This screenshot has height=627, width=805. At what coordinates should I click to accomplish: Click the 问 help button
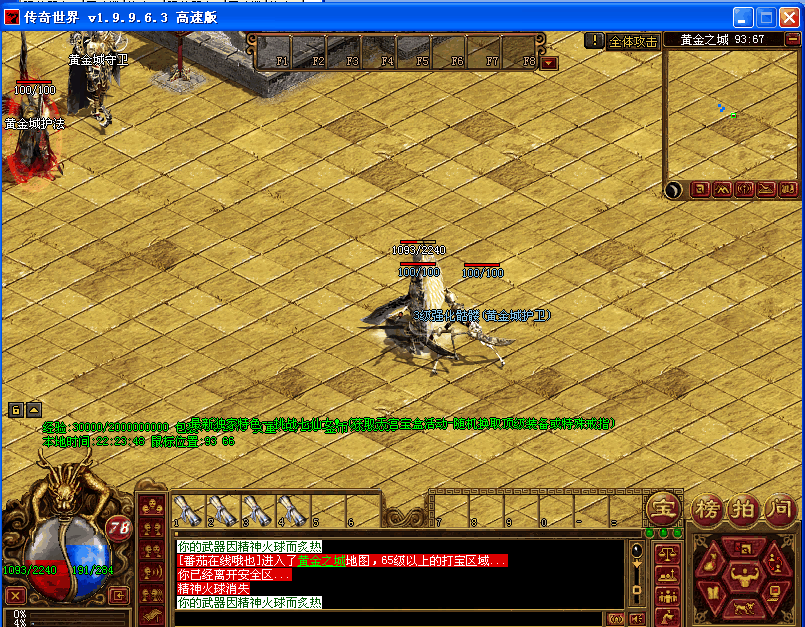(779, 507)
